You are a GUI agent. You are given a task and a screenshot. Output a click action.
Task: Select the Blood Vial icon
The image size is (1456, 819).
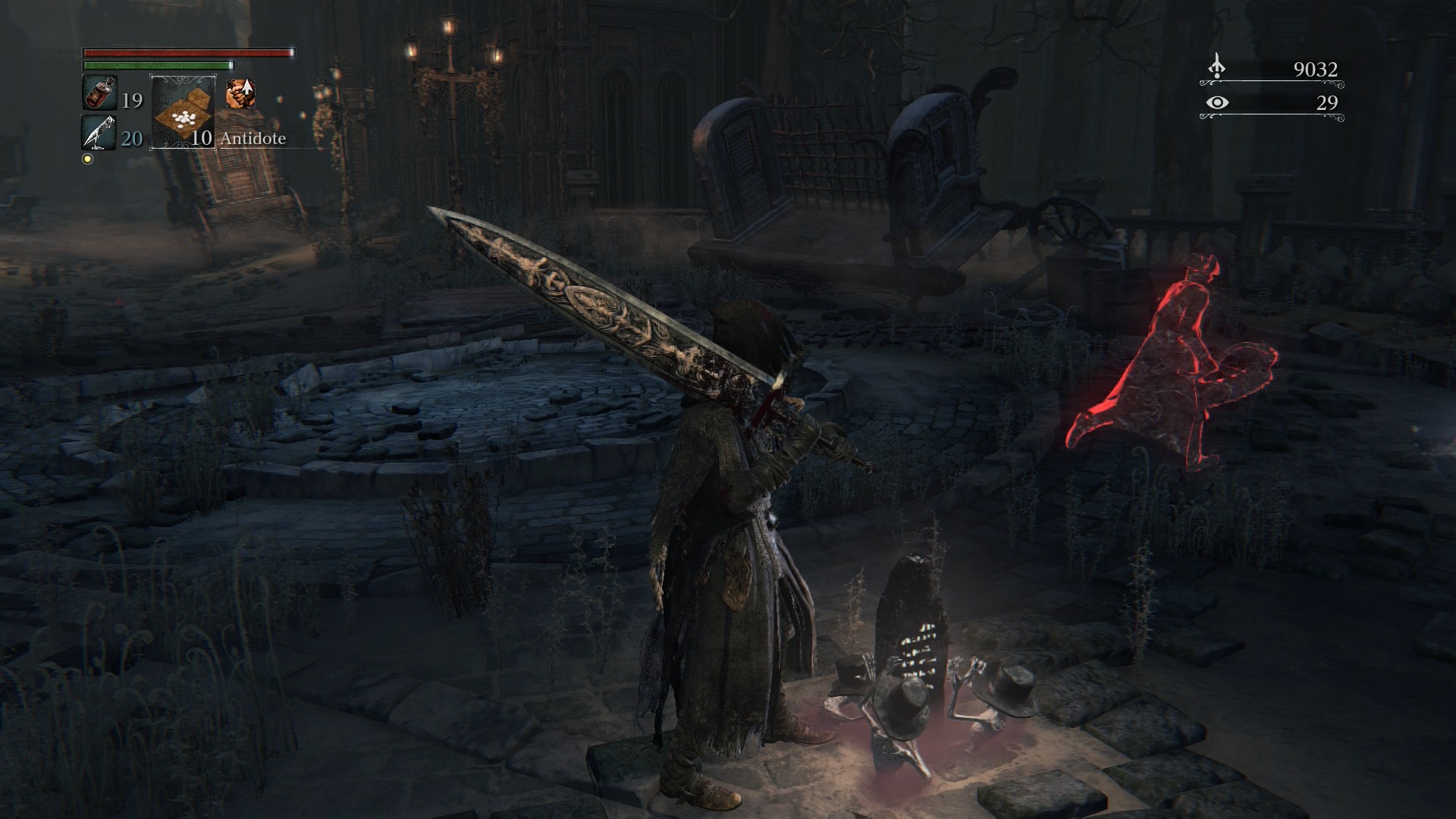click(99, 94)
